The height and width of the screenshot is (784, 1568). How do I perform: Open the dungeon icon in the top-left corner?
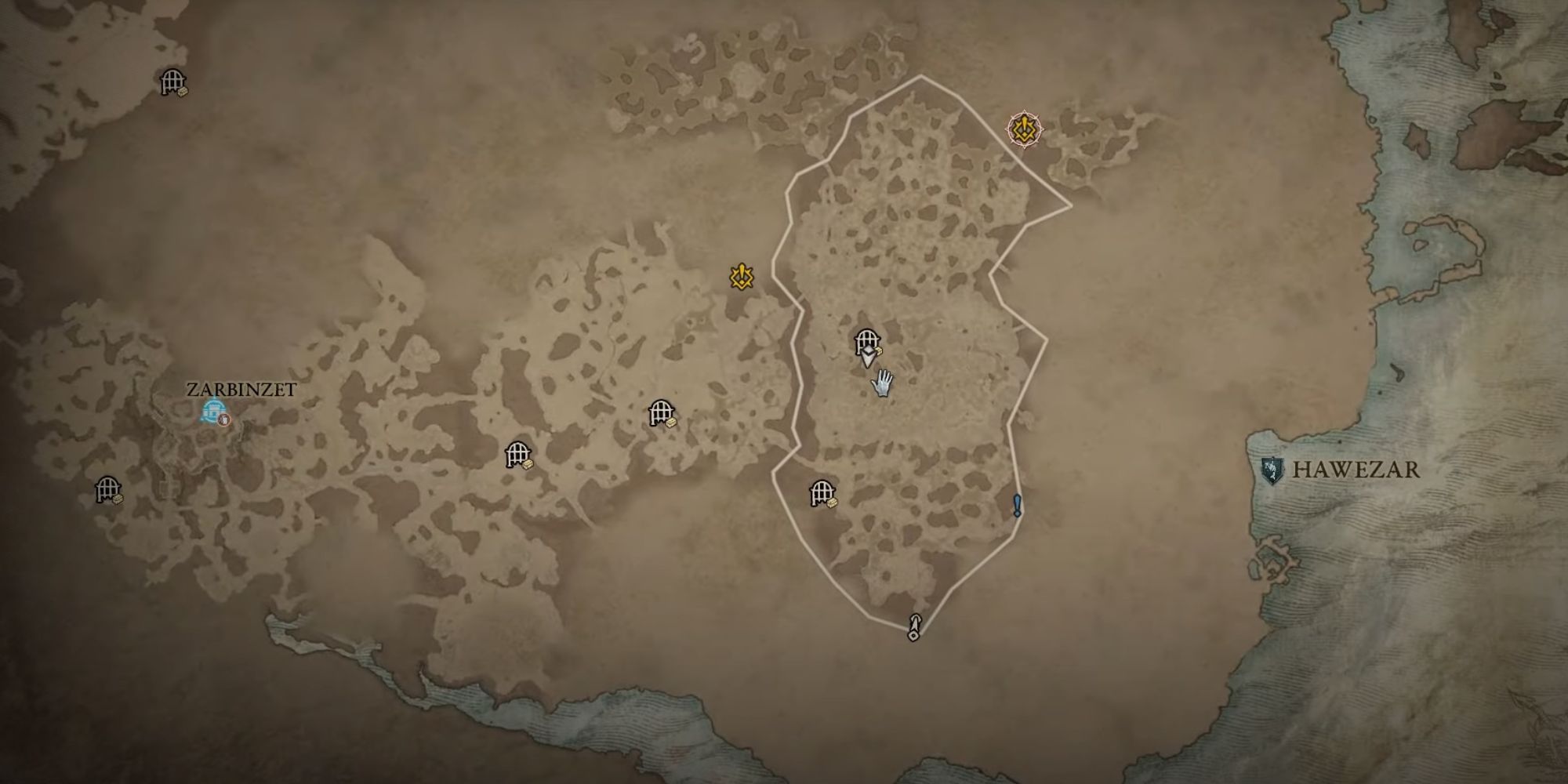point(174,82)
